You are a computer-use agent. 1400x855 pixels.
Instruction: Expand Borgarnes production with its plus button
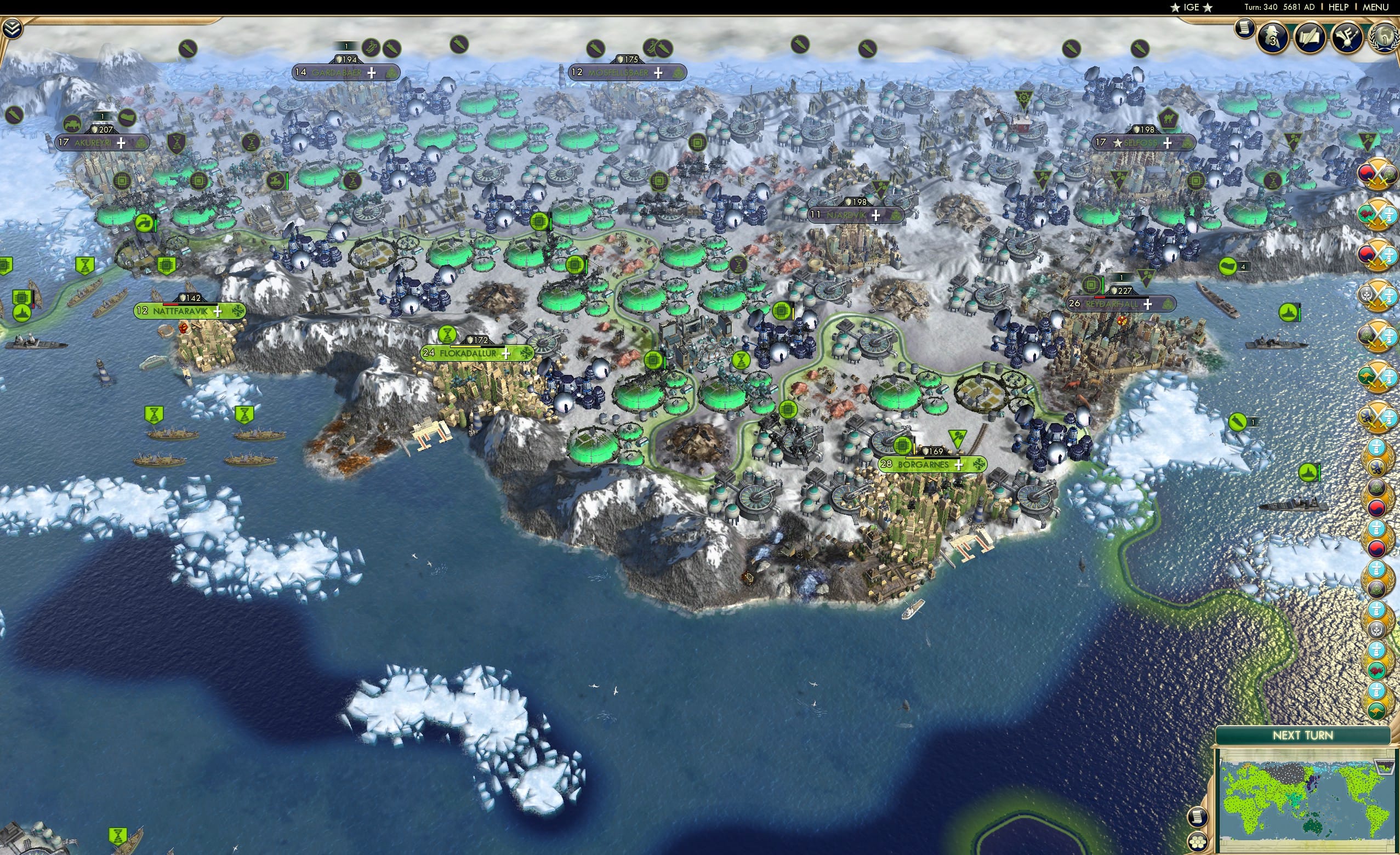tap(959, 467)
